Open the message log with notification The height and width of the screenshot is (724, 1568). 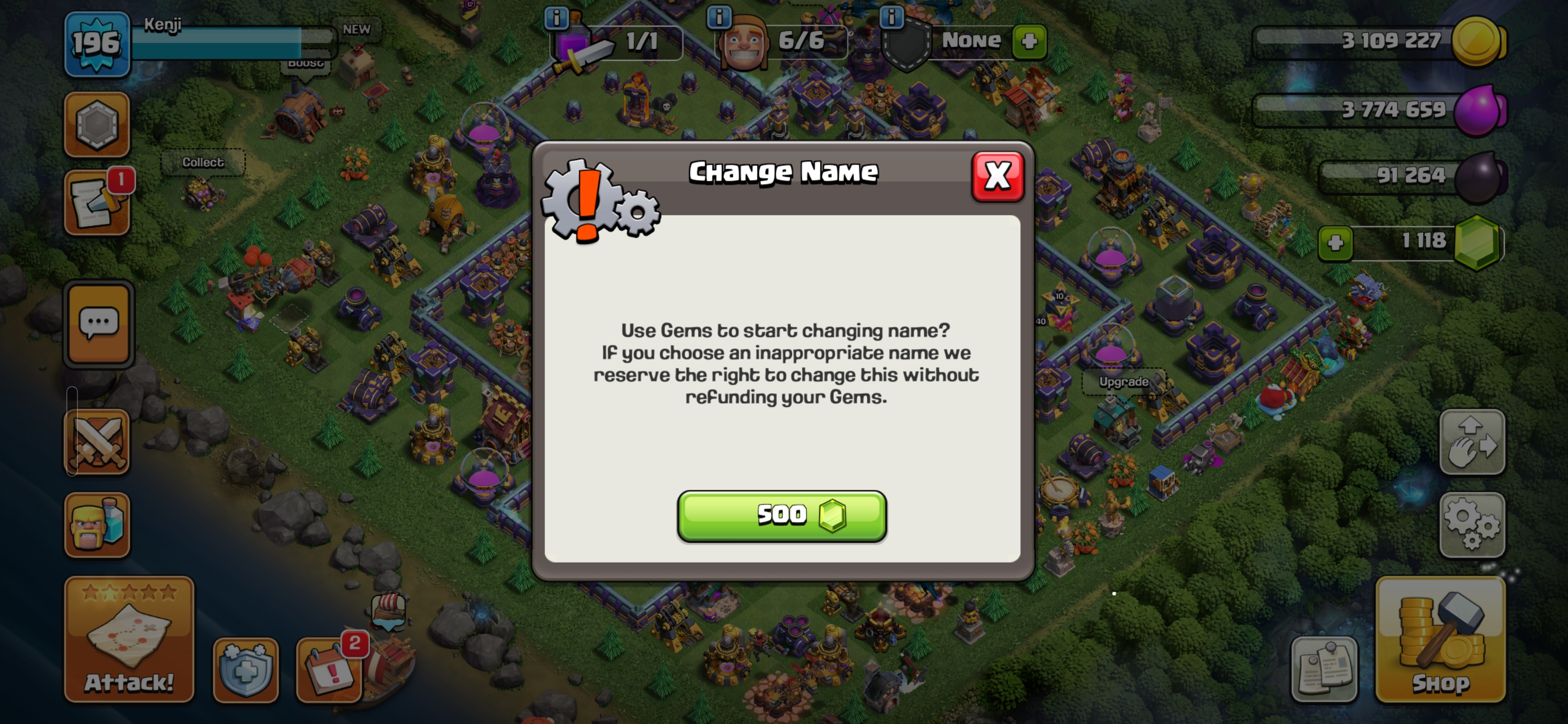97,202
